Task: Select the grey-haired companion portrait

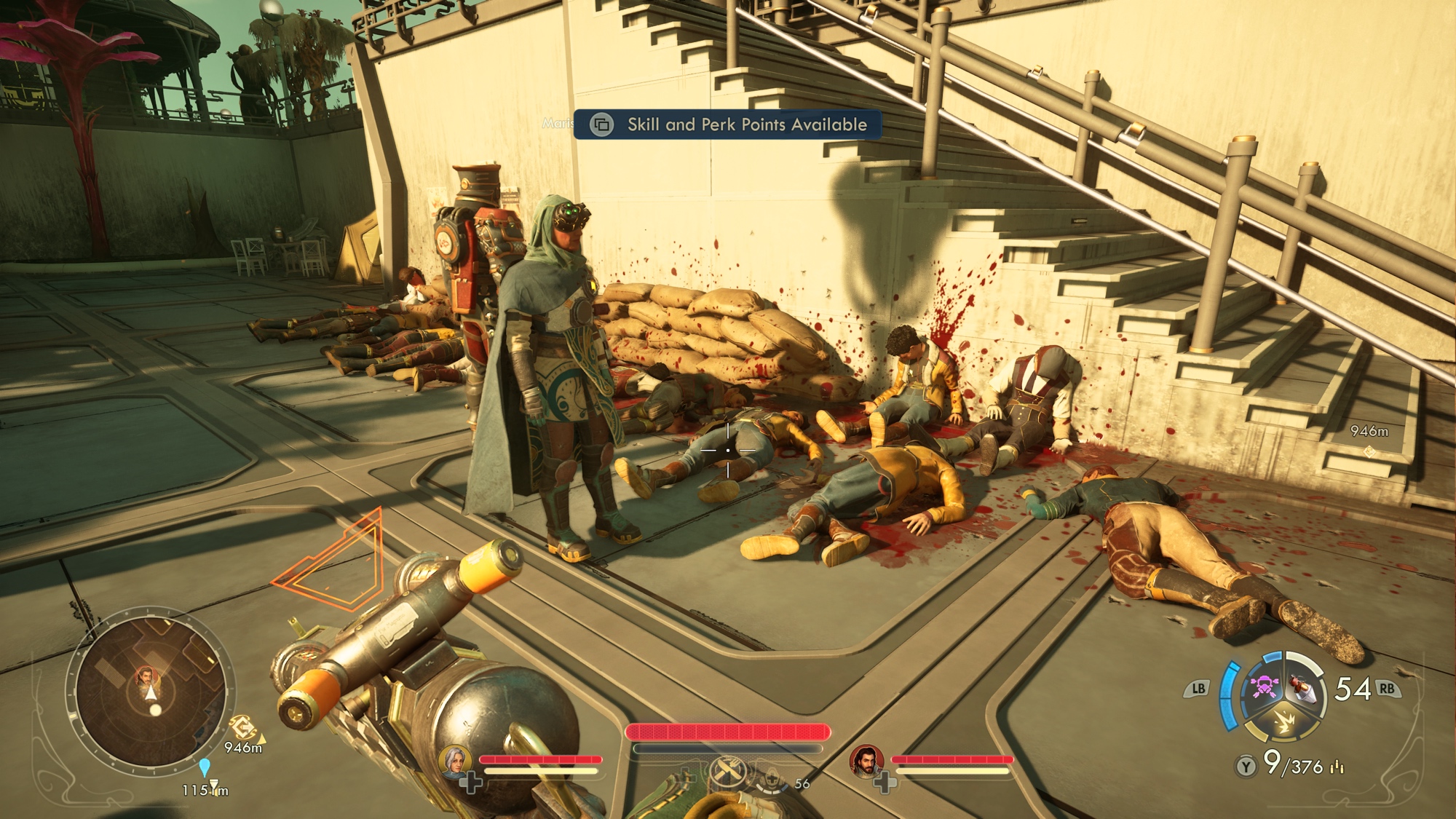Action: tap(454, 761)
